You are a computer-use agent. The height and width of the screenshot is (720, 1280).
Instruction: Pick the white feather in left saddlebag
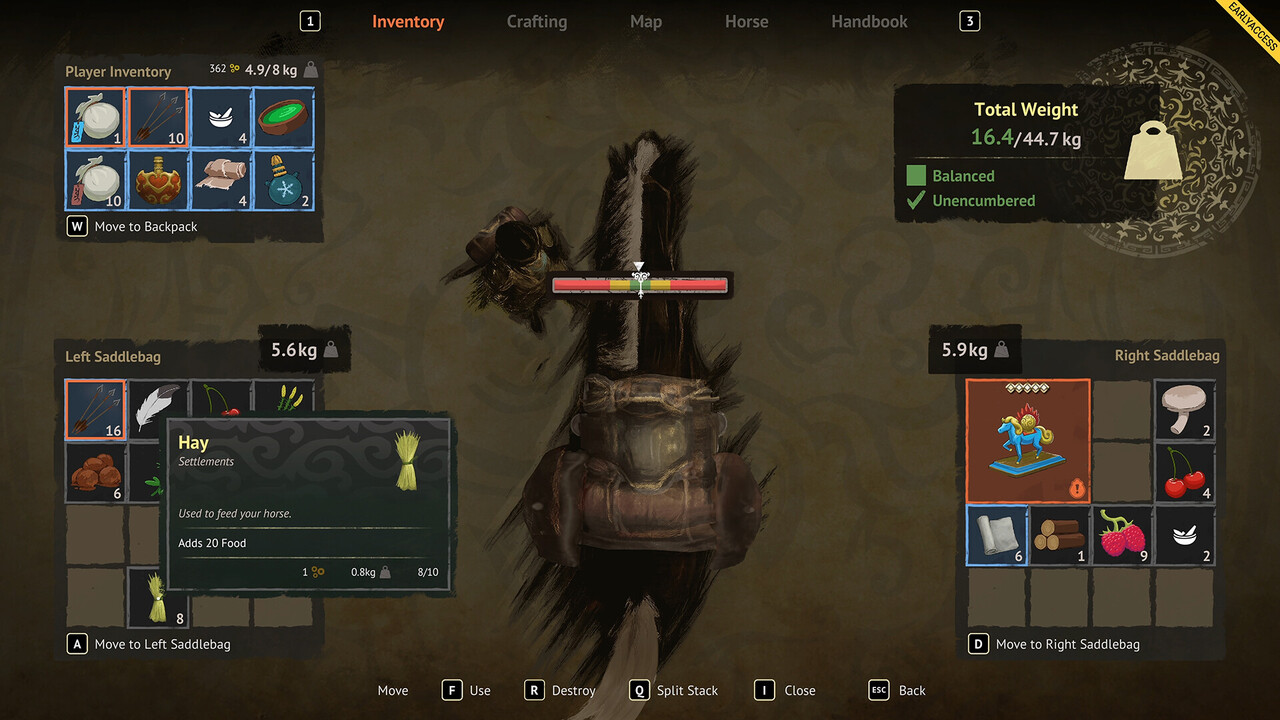(158, 403)
